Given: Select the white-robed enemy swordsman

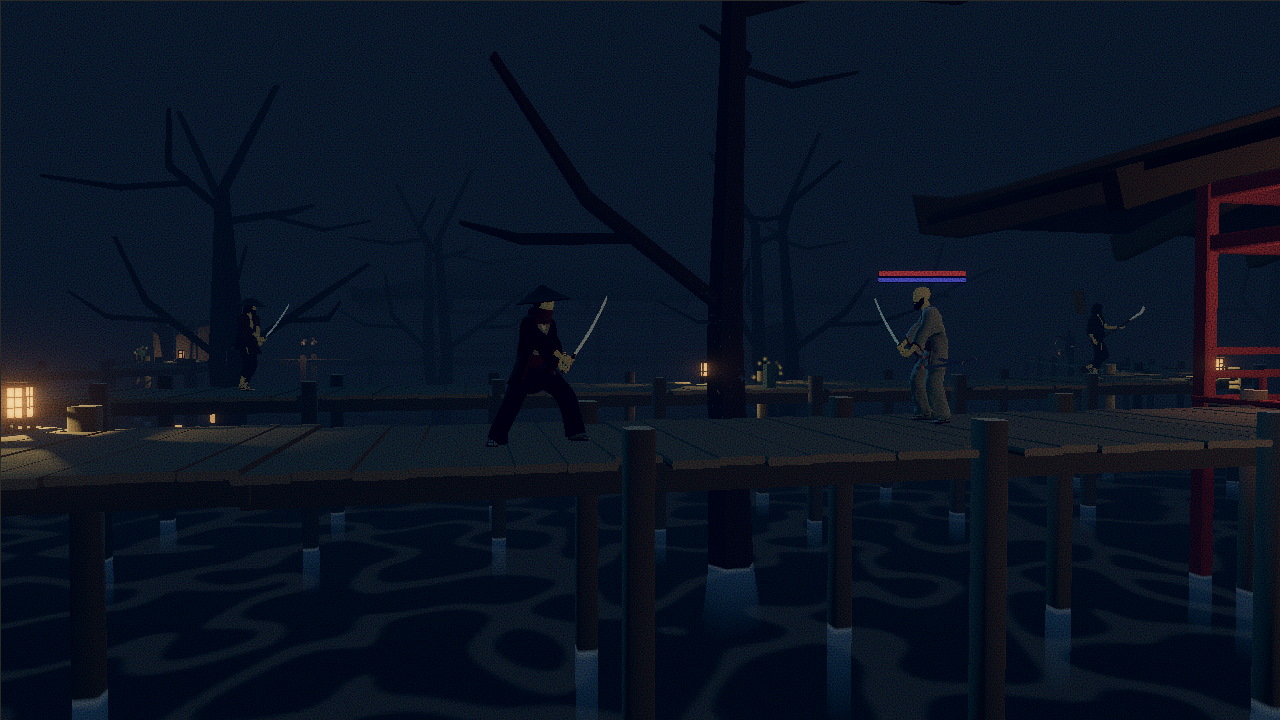Looking at the screenshot, I should (x=930, y=360).
